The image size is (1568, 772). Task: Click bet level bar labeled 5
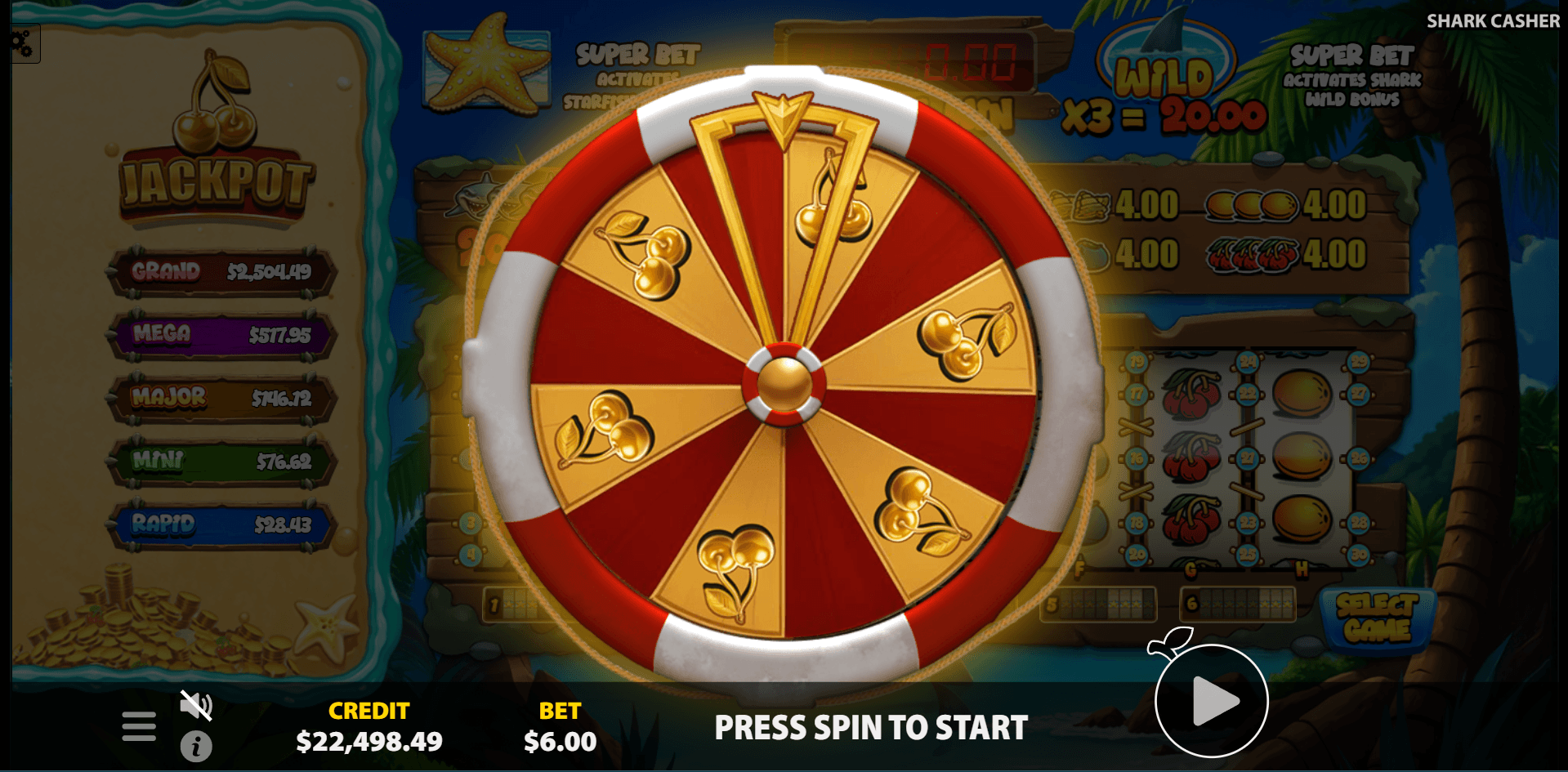click(x=1097, y=605)
